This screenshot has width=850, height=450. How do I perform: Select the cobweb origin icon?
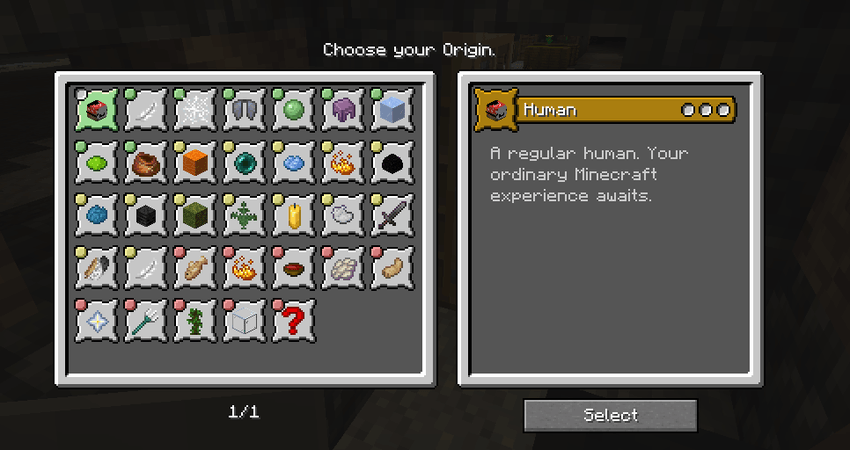click(x=196, y=111)
